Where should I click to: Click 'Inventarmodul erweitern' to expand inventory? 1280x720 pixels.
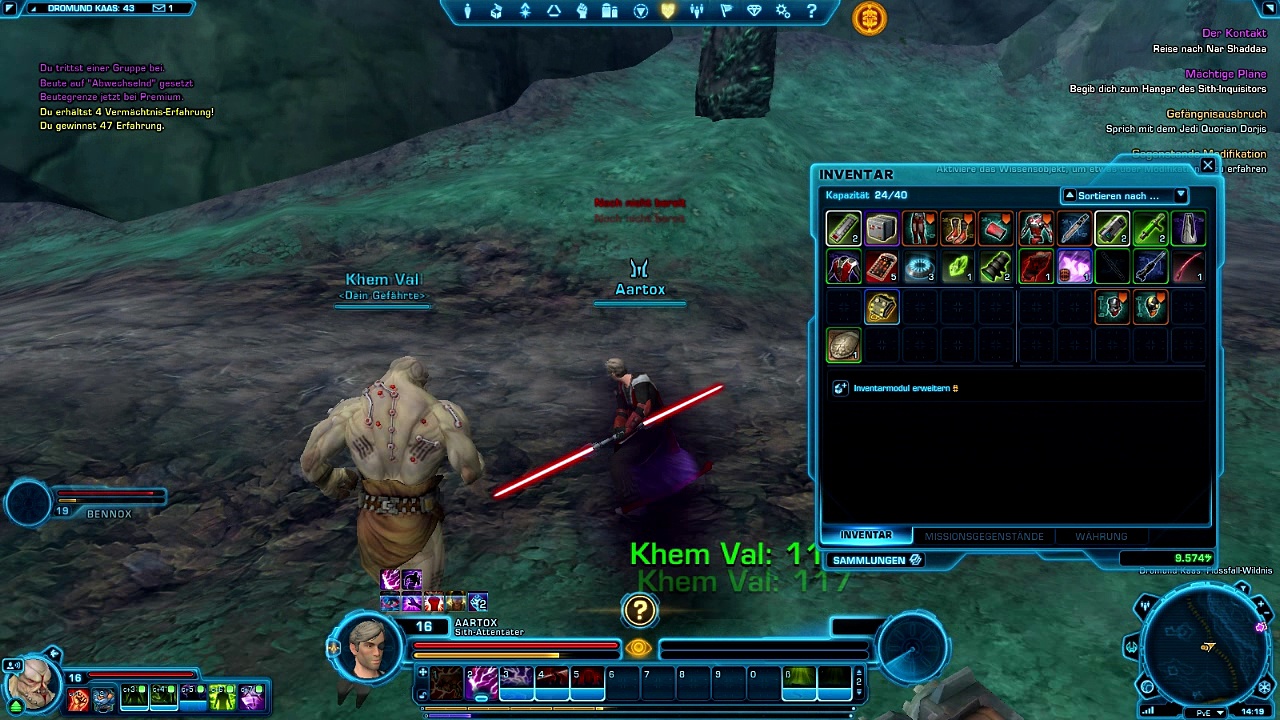coord(904,388)
